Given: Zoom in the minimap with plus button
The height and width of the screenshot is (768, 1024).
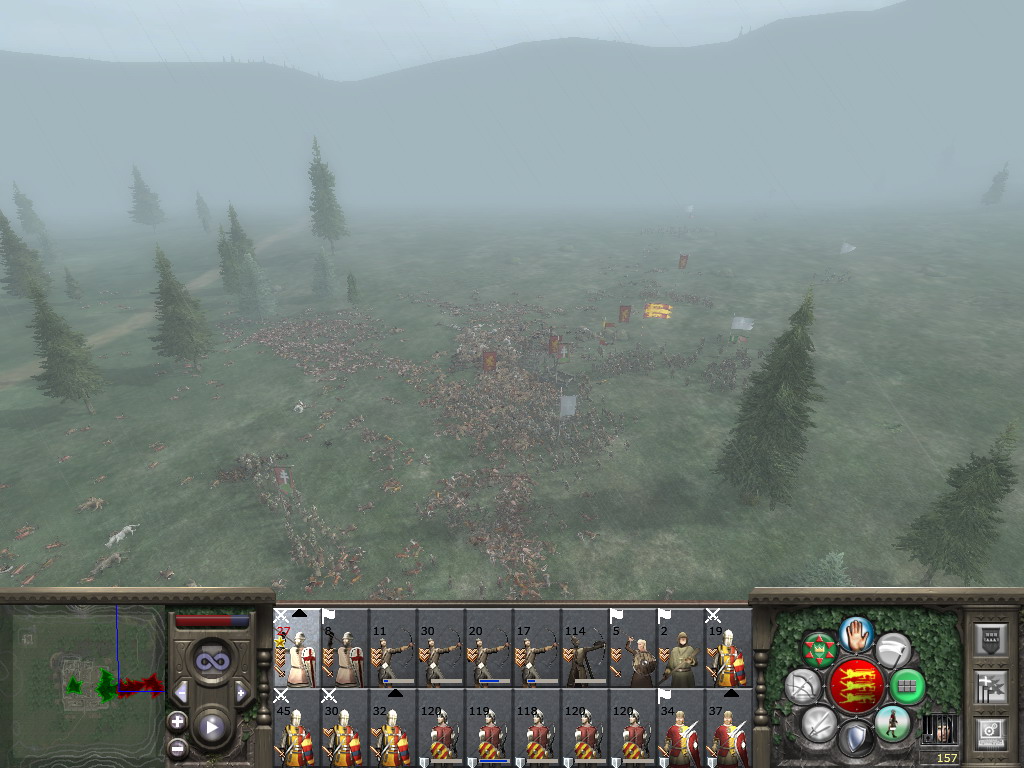Looking at the screenshot, I should [x=178, y=721].
